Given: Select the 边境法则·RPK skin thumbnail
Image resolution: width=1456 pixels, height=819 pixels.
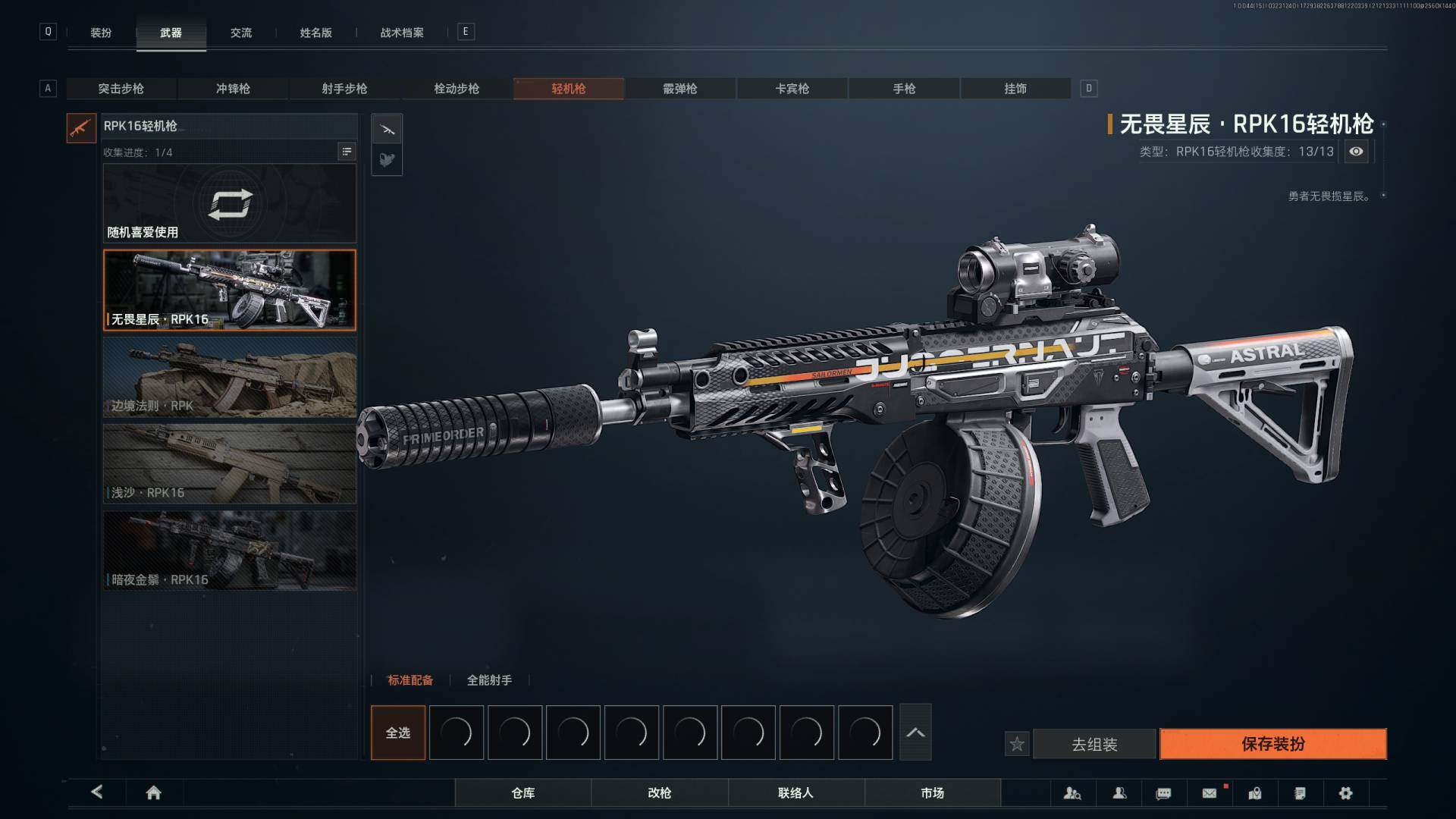Looking at the screenshot, I should 229,377.
